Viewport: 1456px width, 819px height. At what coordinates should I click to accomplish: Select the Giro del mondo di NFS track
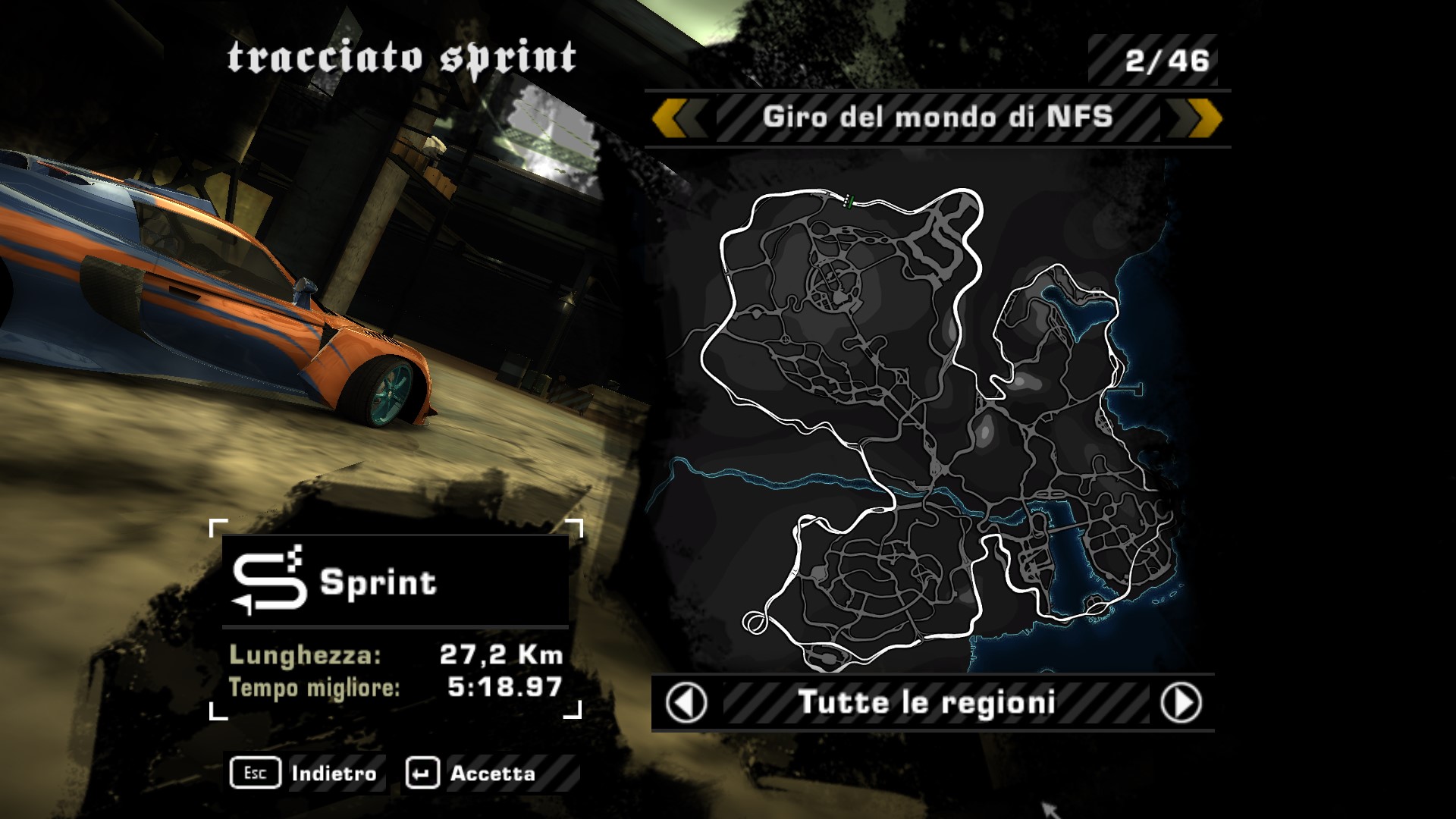[x=937, y=118]
